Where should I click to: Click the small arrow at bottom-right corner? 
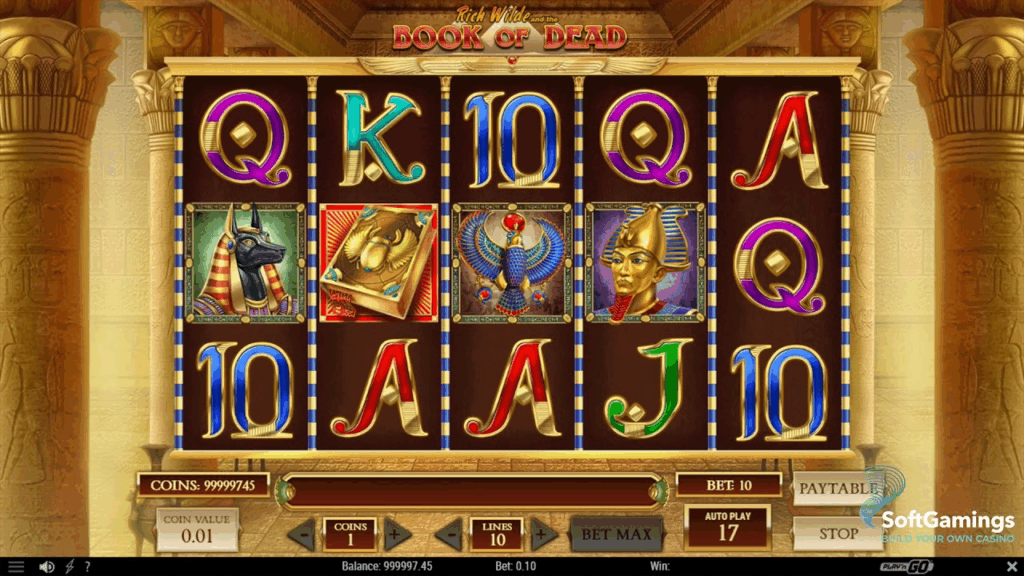pyautogui.click(x=1010, y=567)
